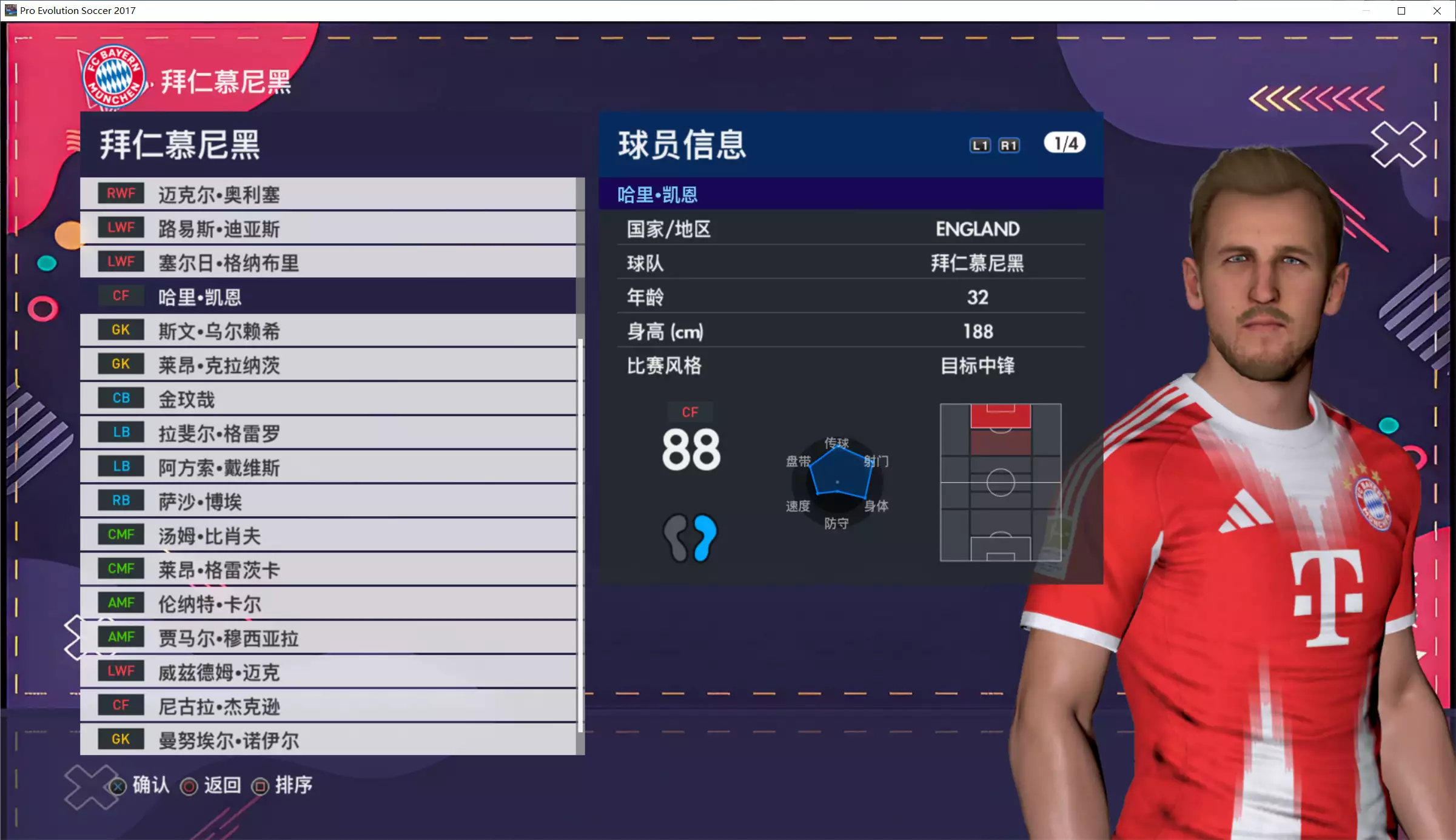Choose the 路易斯•迪亚斯 row
Viewport: 1456px width, 840px height.
tap(327, 229)
